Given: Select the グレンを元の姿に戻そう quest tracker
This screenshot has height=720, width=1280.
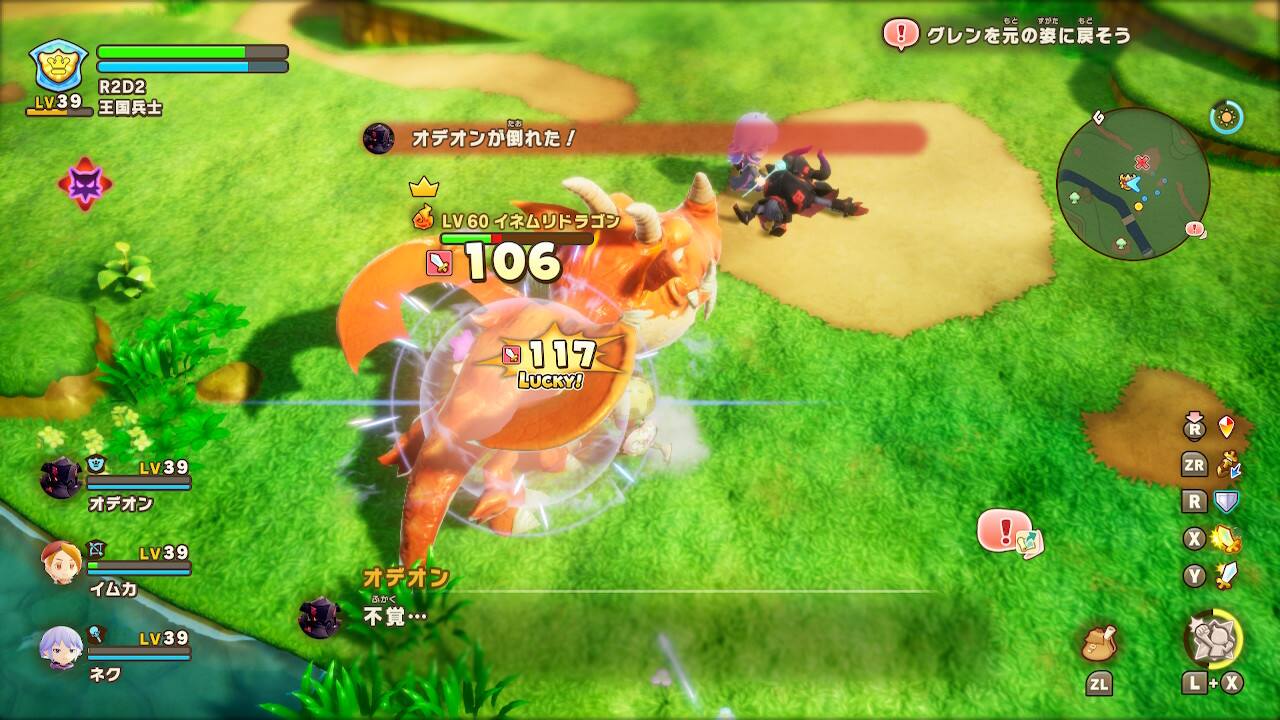Looking at the screenshot, I should tap(1008, 35).
